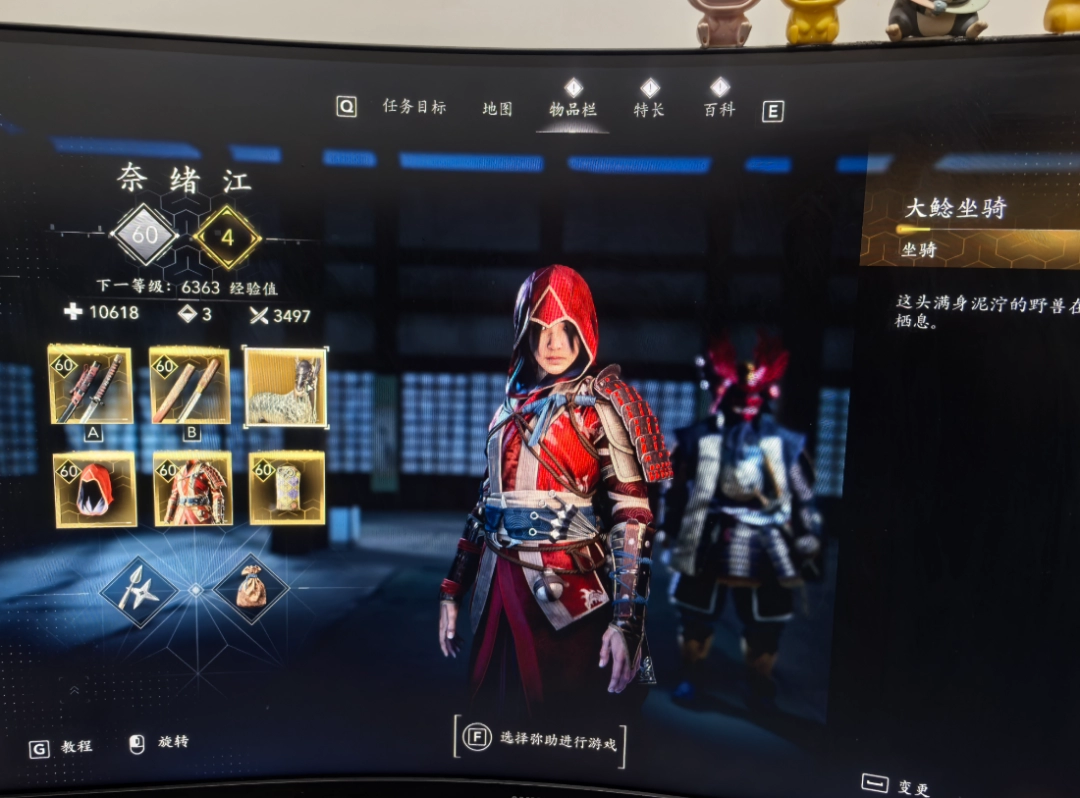Open the kunai tools diamond slot

(138, 590)
